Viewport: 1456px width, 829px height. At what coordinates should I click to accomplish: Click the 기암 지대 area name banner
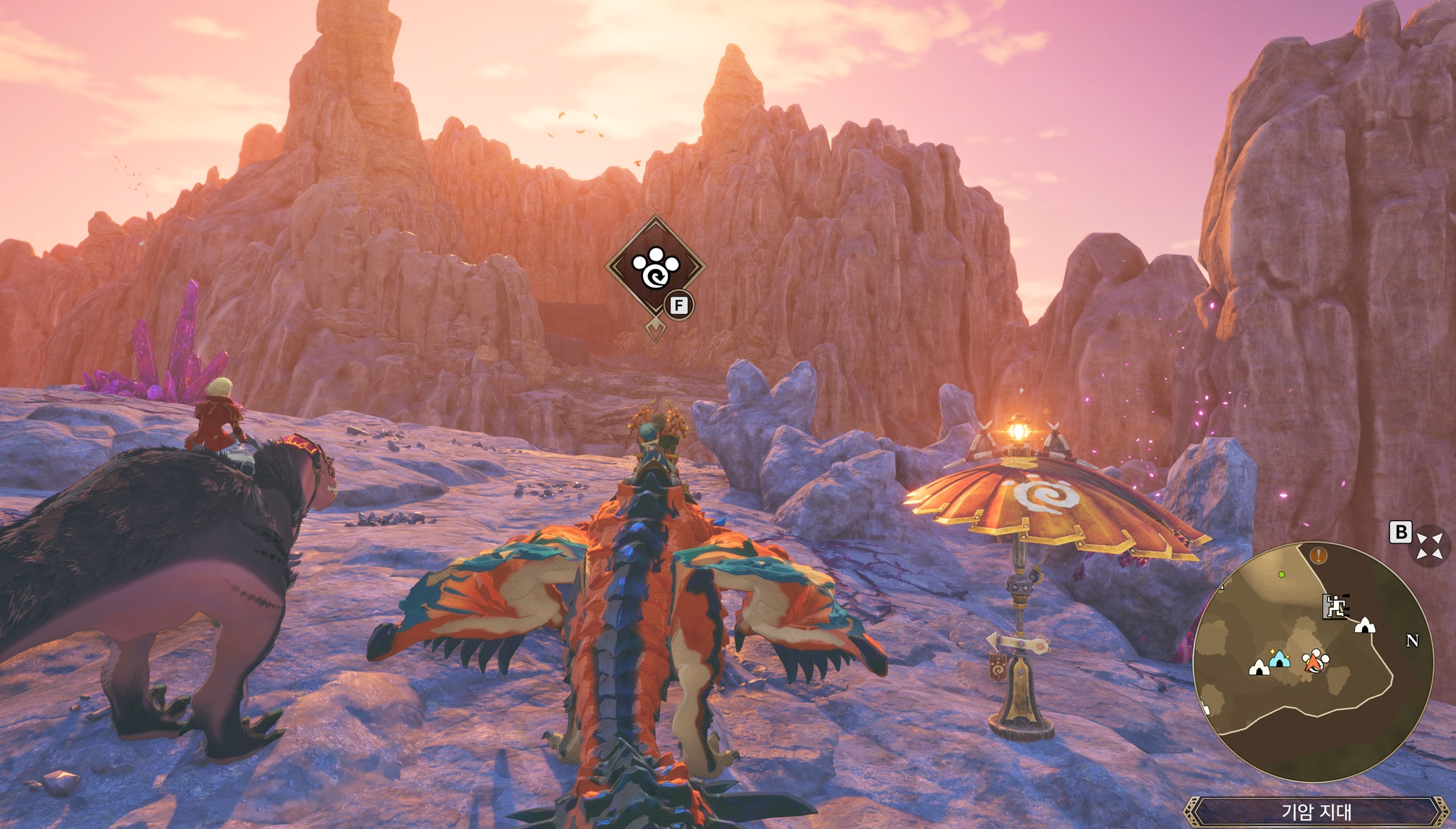point(1316,812)
